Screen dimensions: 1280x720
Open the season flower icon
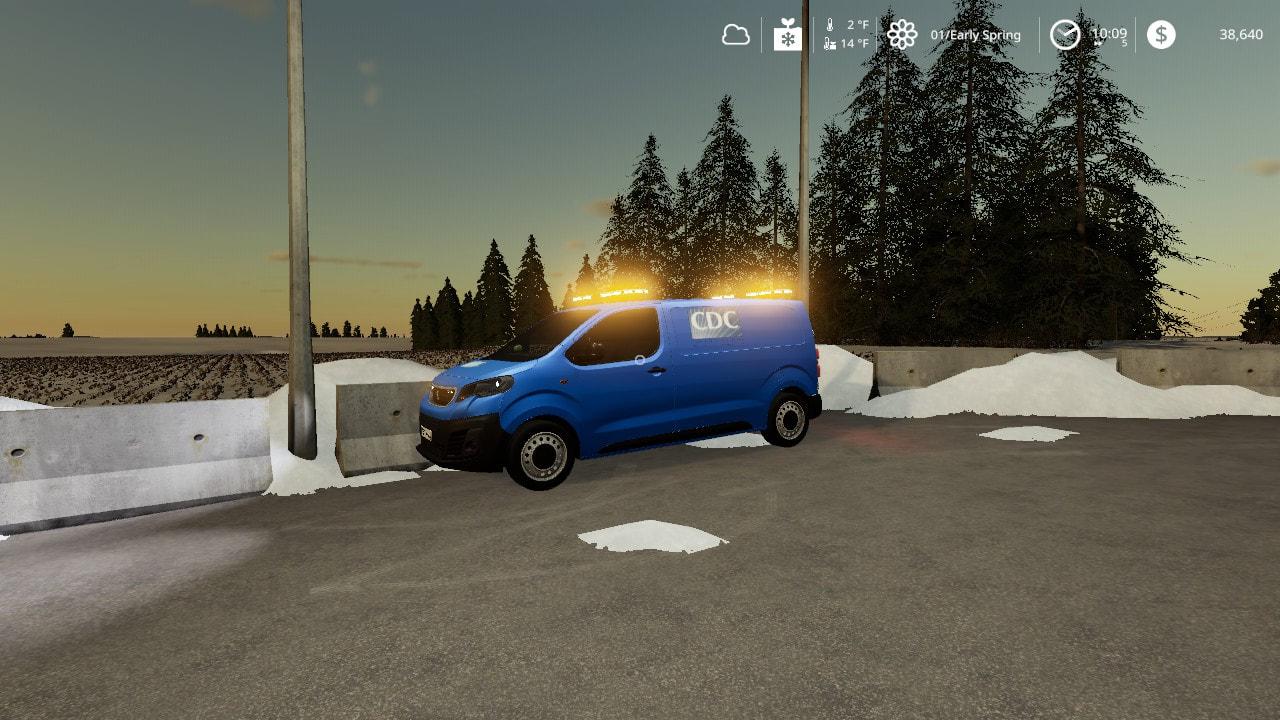(902, 35)
